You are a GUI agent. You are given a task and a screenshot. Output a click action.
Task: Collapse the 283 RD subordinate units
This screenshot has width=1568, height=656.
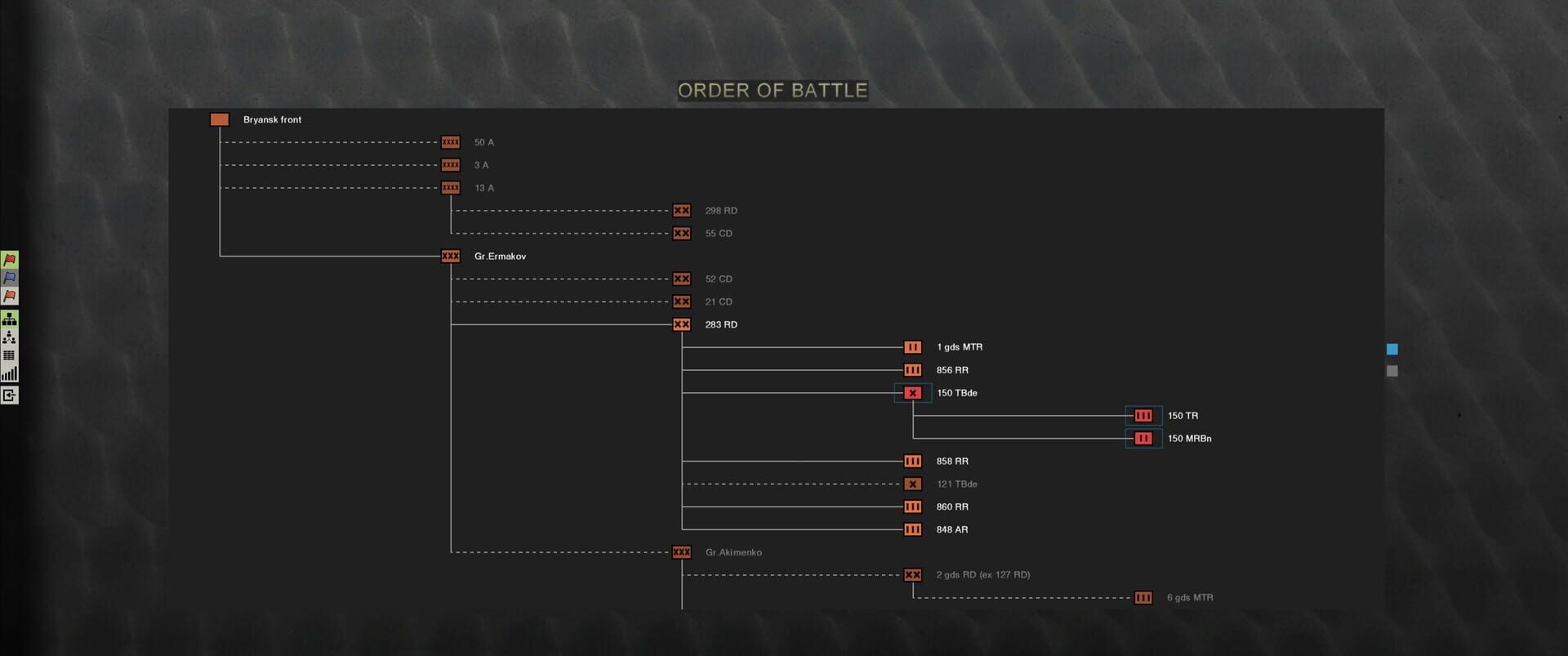[x=681, y=324]
